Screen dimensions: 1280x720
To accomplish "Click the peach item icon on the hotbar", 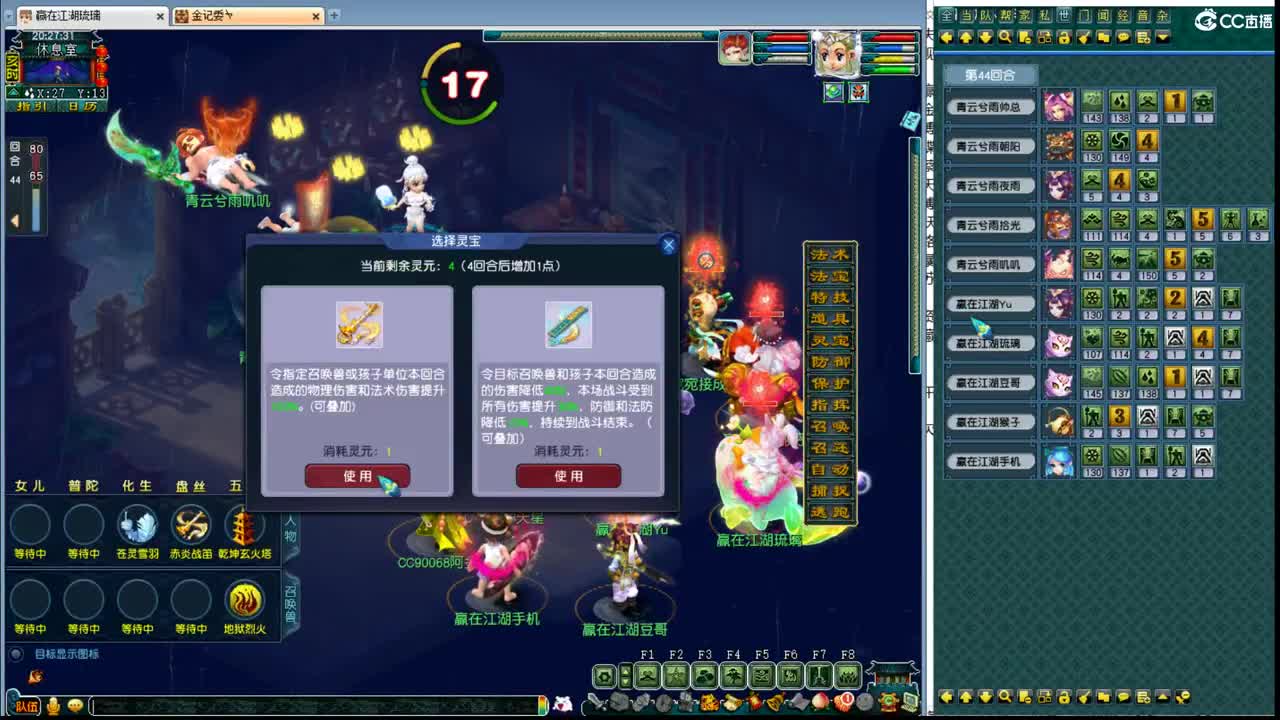I will click(818, 702).
